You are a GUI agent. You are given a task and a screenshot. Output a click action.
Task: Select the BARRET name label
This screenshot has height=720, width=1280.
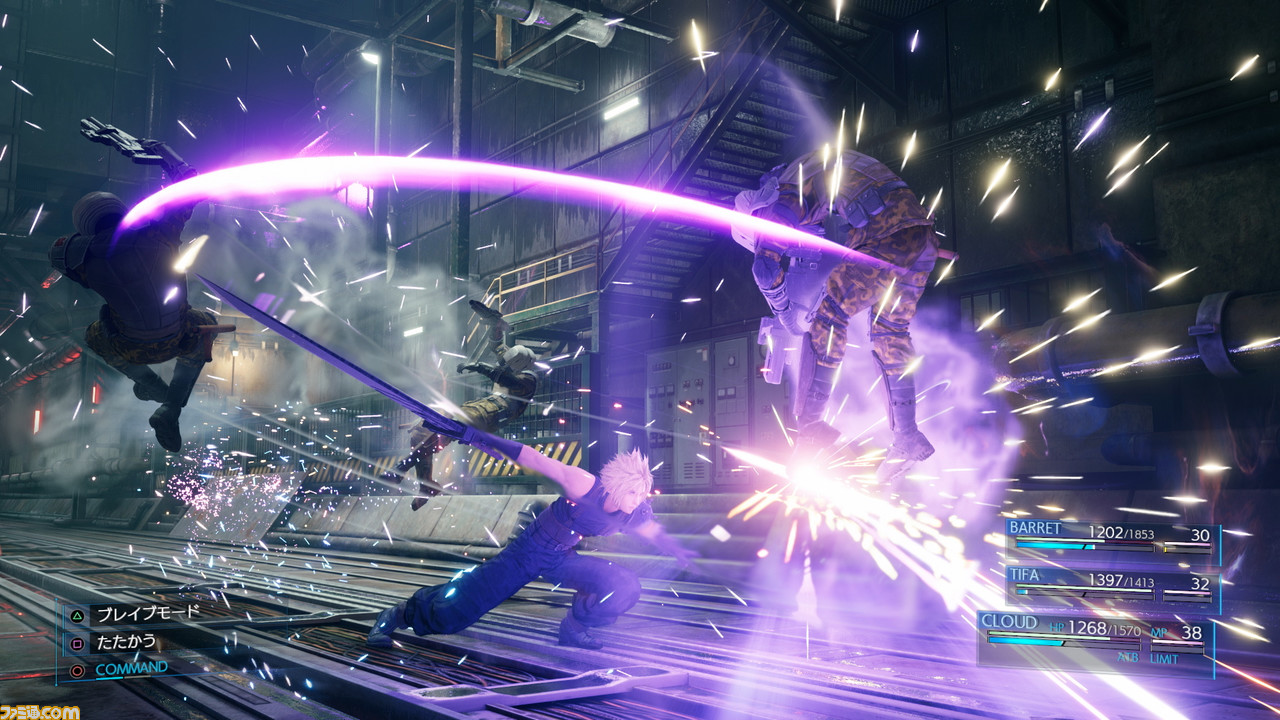1036,528
